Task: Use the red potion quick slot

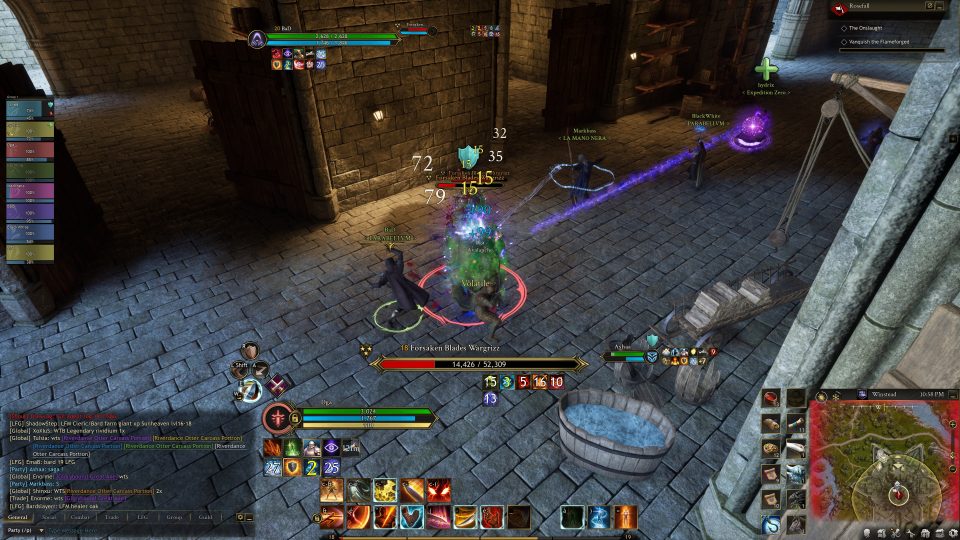Action: (x=771, y=400)
